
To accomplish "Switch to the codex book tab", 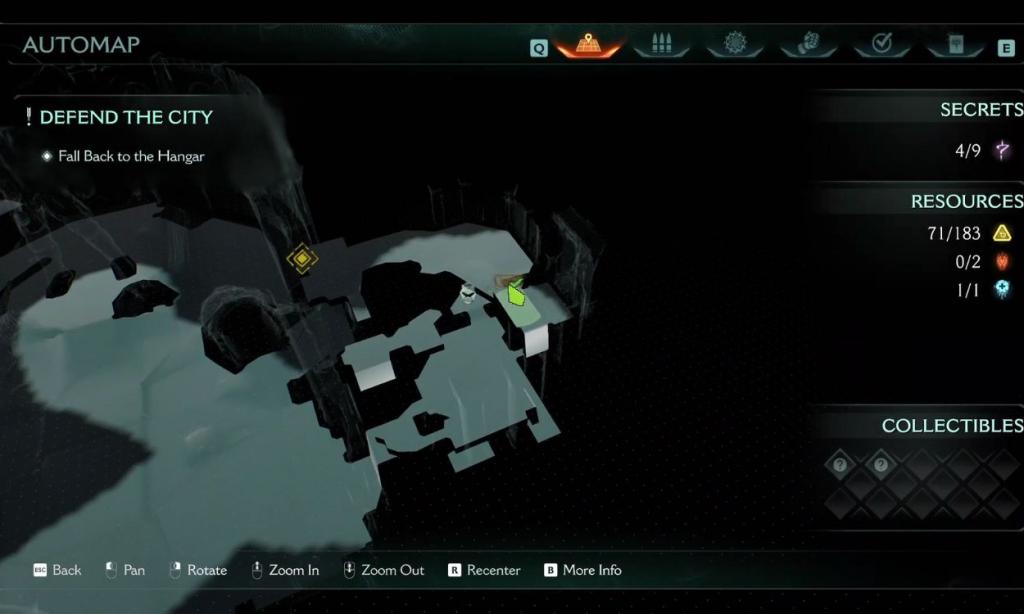I will pos(955,45).
